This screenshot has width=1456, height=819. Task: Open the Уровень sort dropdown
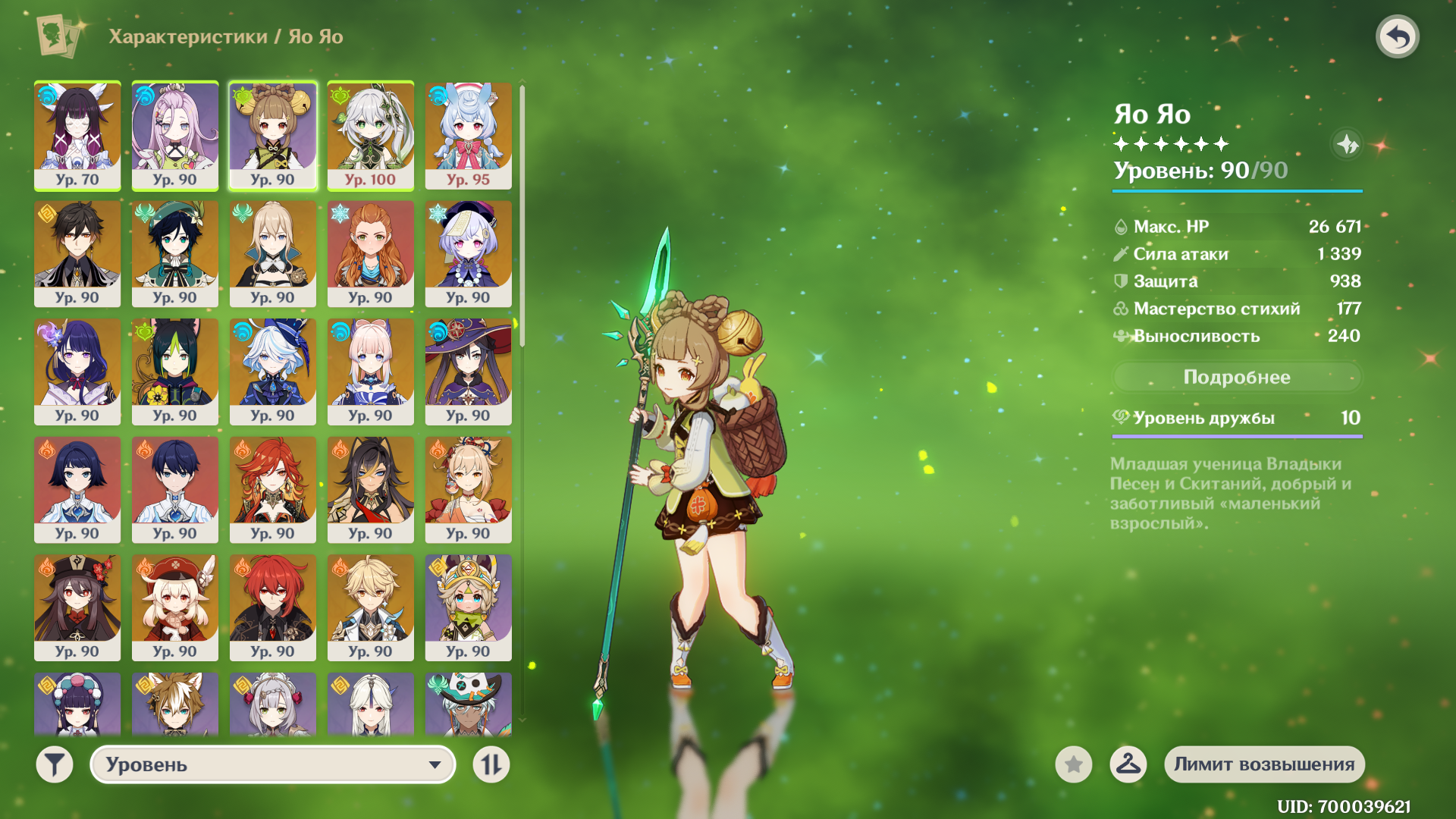(x=273, y=764)
